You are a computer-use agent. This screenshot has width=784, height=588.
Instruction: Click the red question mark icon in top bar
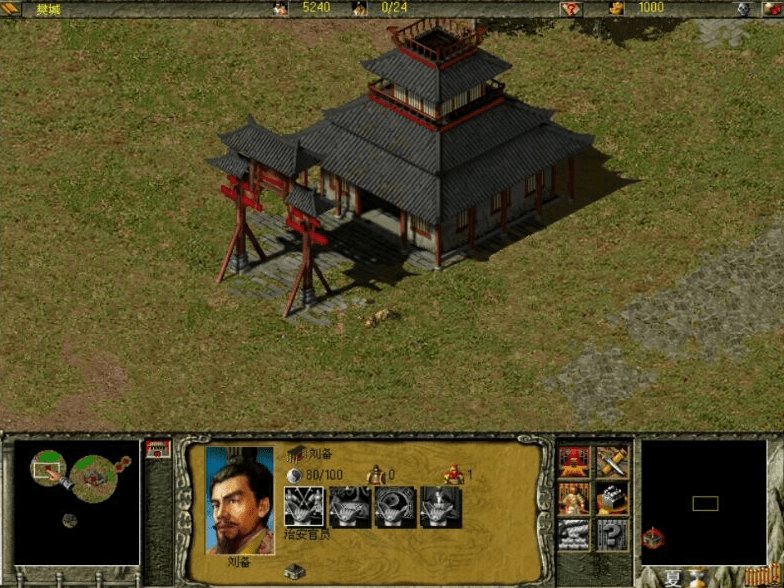click(571, 8)
